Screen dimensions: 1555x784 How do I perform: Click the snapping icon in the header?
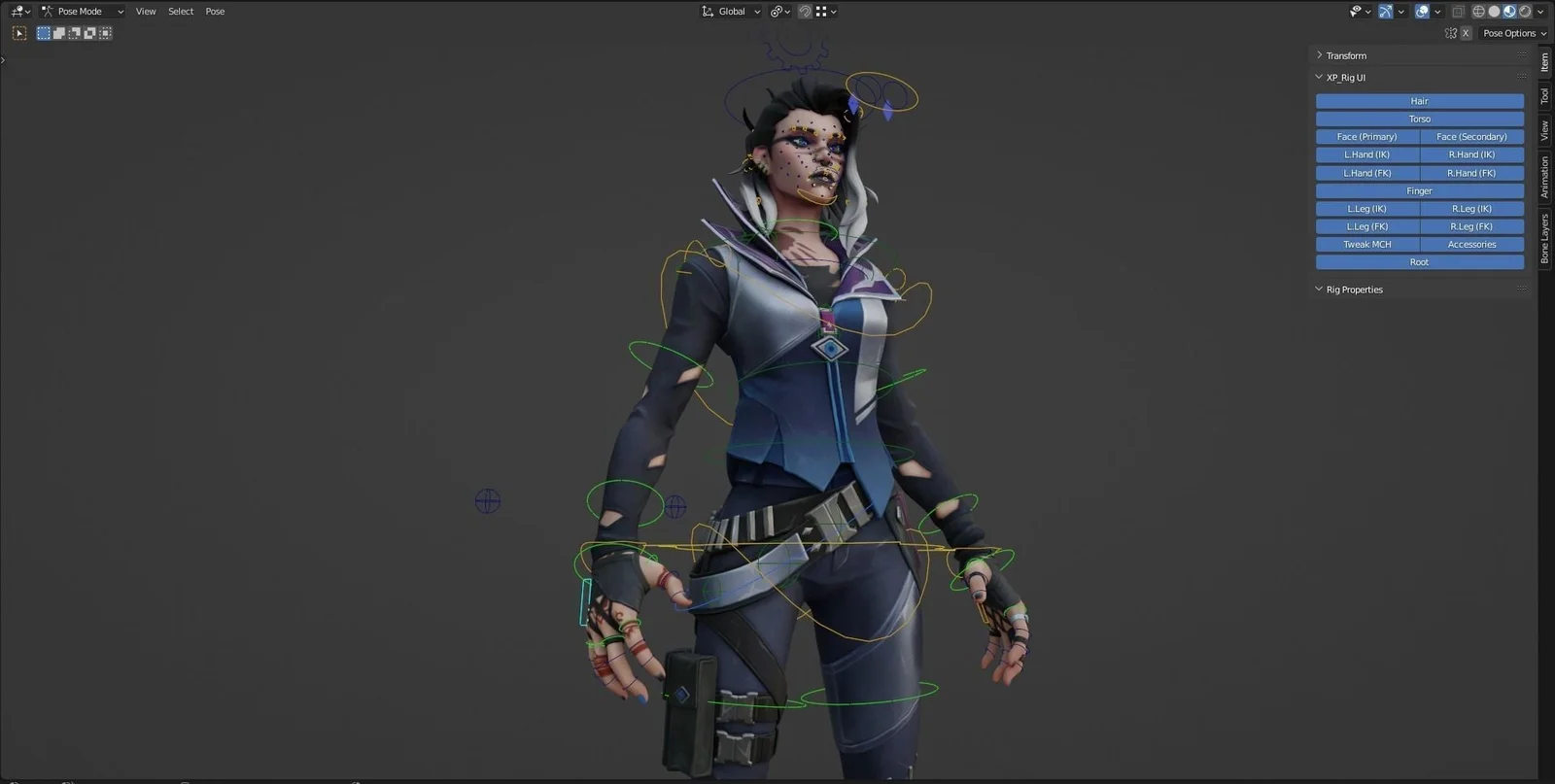click(803, 11)
